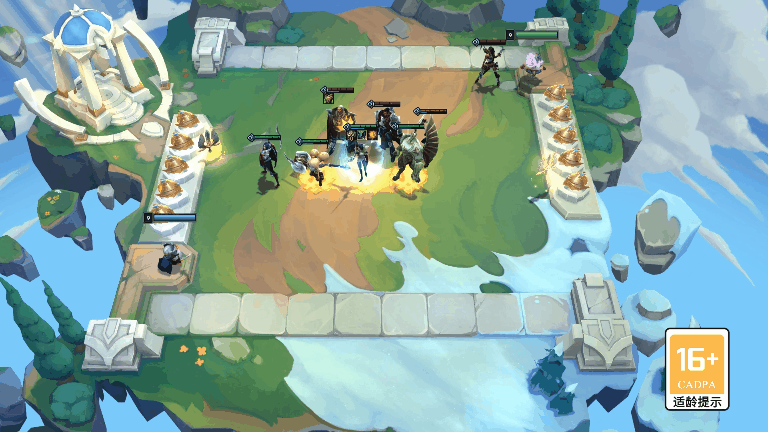The width and height of the screenshot is (768, 432).
Task: Open the CADPA 16+ age rating notice
Action: 697,370
